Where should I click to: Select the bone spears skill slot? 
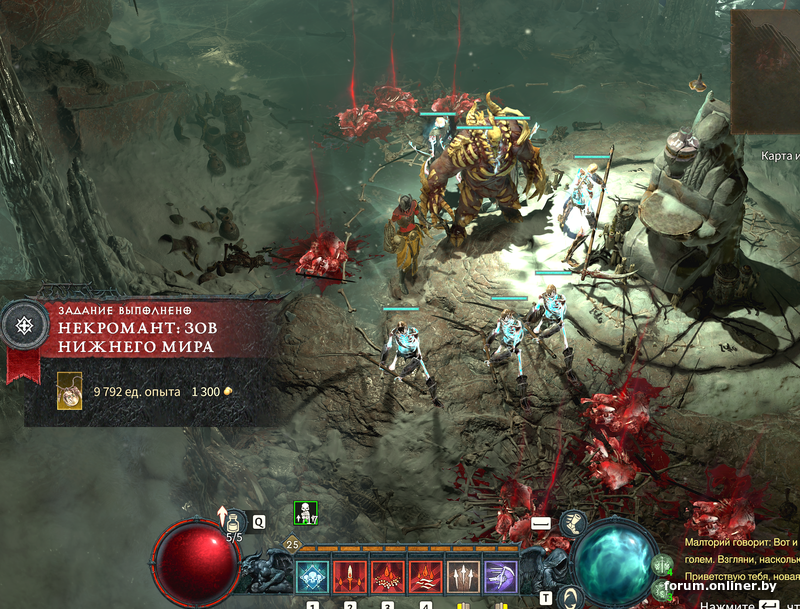point(463,578)
